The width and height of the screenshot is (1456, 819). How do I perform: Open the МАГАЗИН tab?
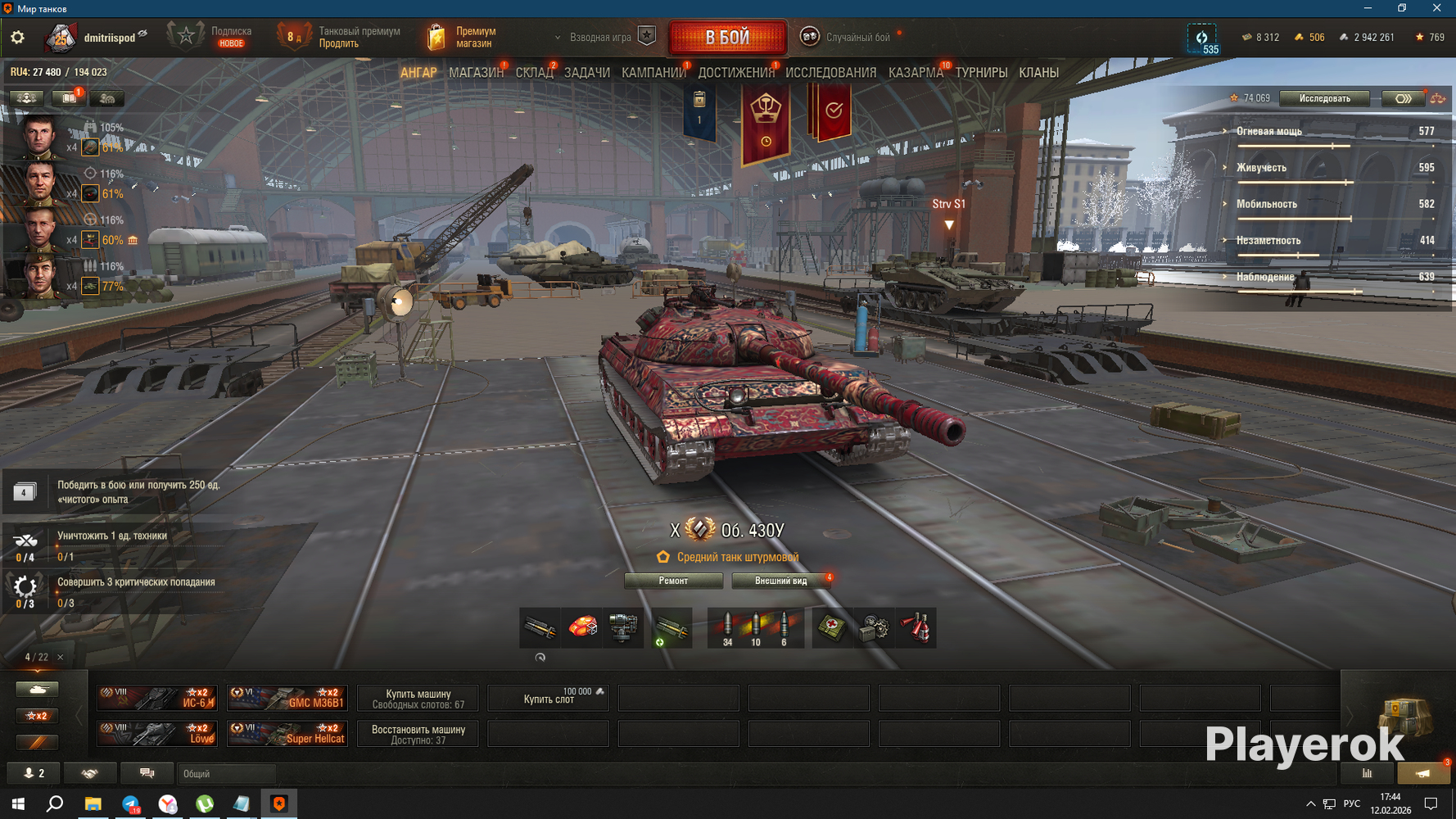tap(475, 73)
